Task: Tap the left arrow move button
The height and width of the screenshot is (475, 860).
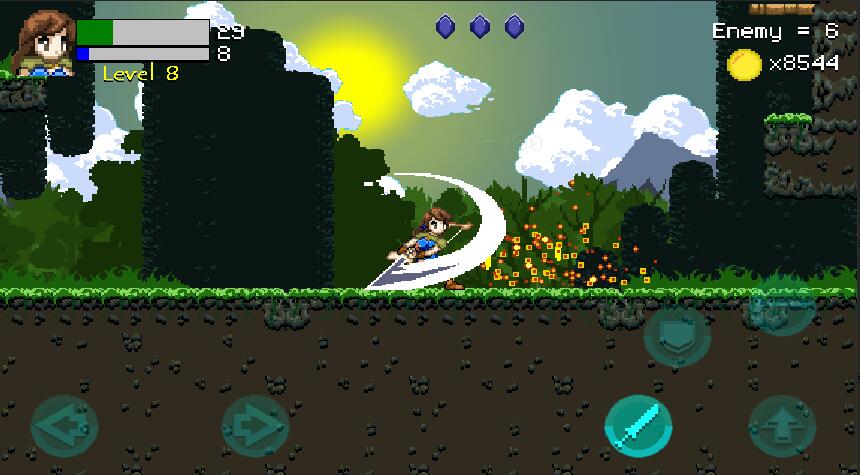Action: (x=64, y=428)
